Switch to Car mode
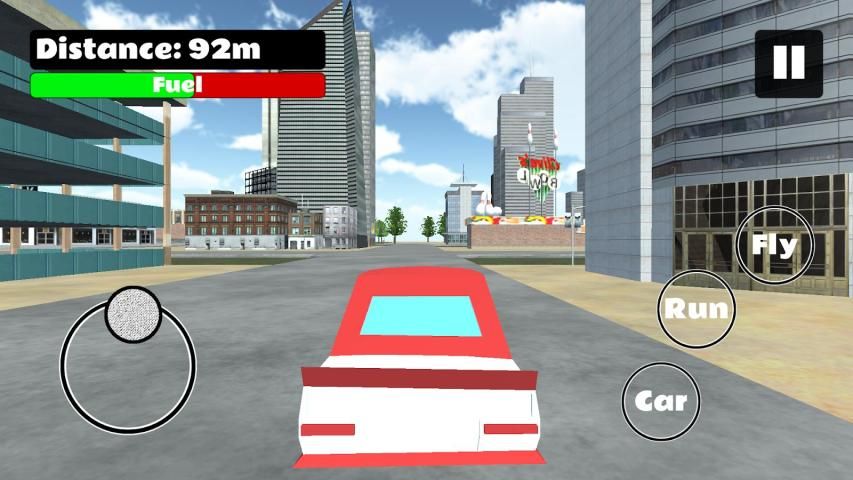The image size is (853, 480). pos(661,401)
